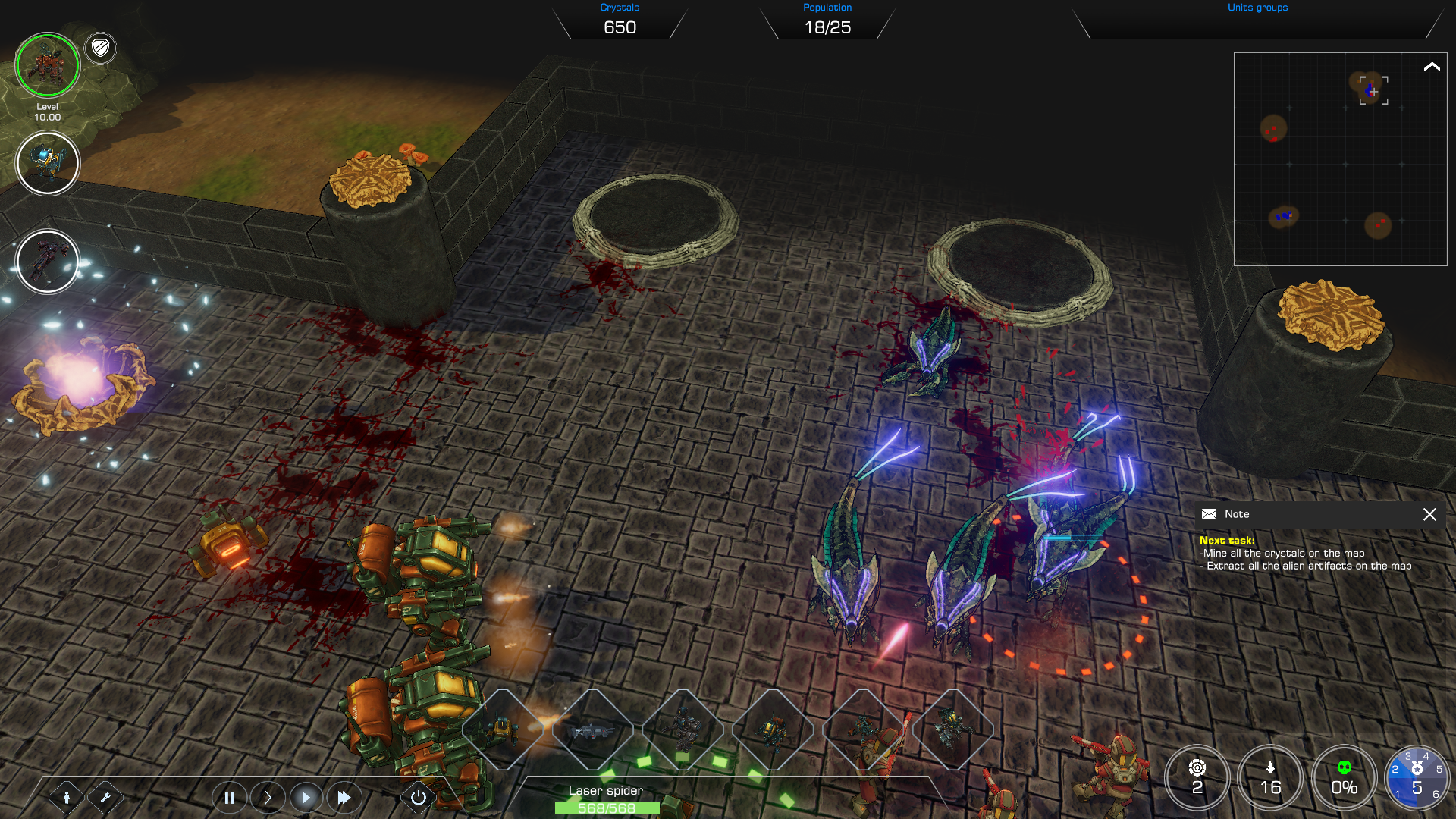Select the red mech hero portrait
Screen dimensions: 1456x819
47,65
